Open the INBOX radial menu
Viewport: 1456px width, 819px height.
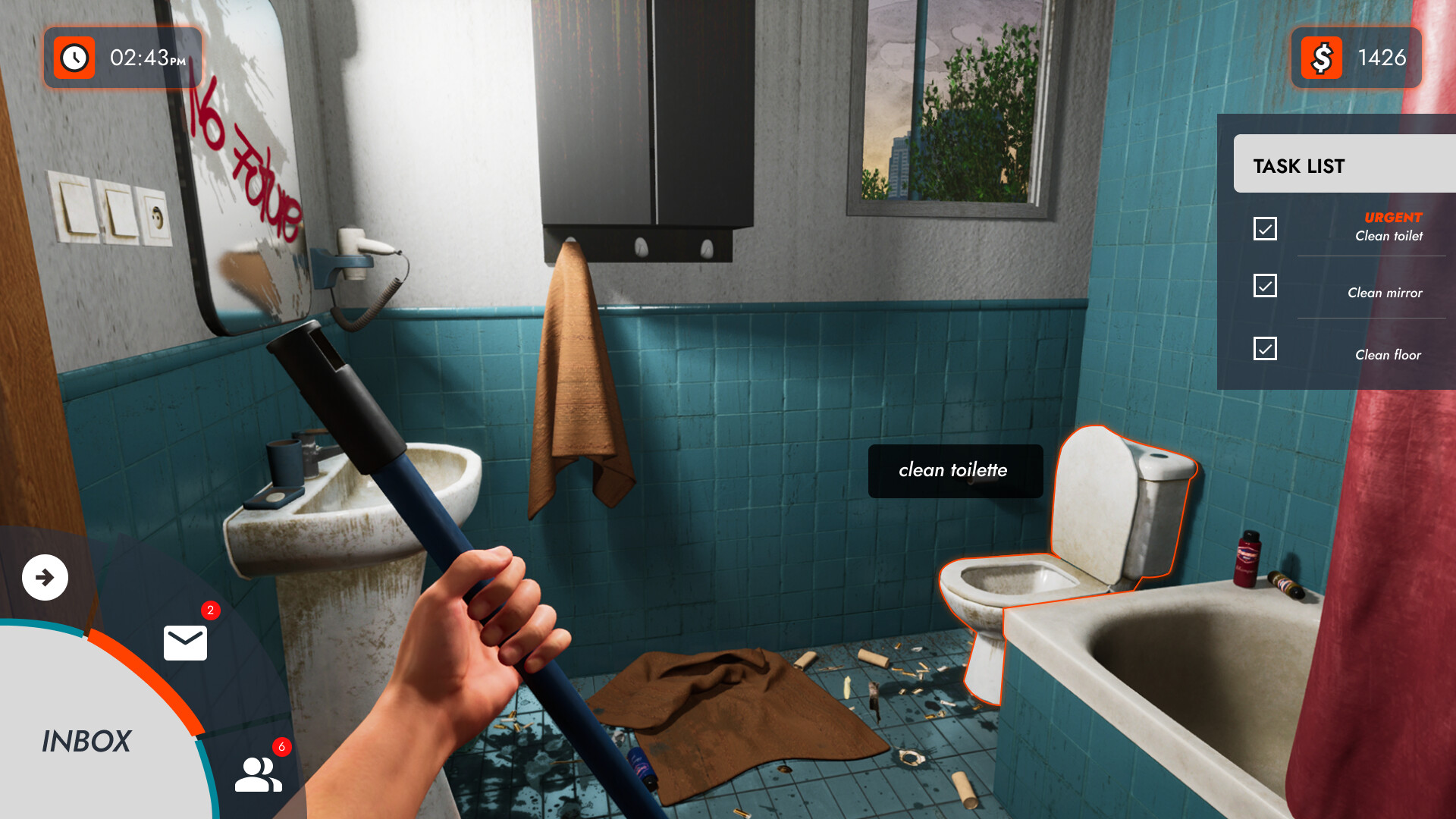pyautogui.click(x=89, y=741)
